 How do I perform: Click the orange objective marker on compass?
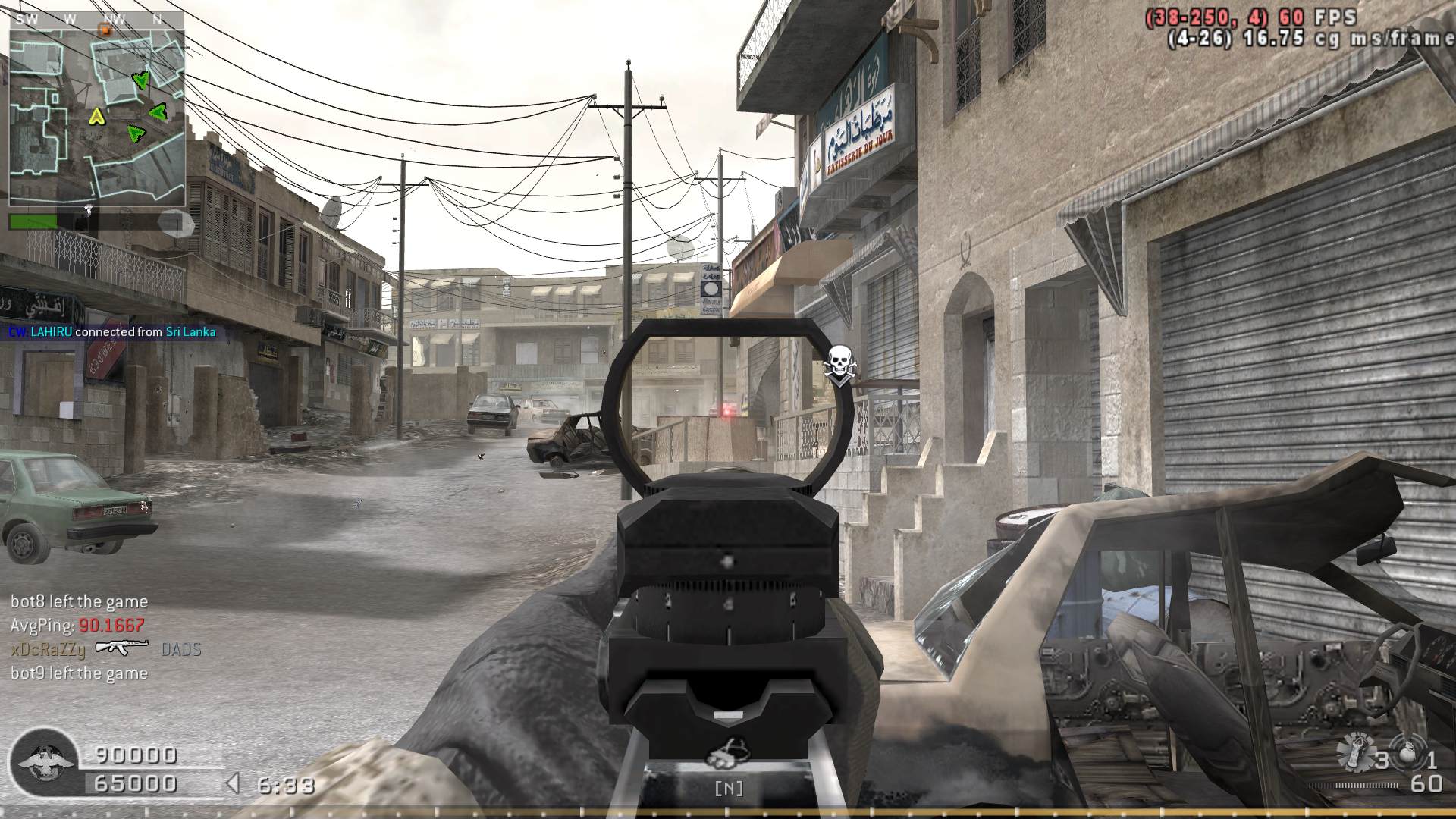105,30
